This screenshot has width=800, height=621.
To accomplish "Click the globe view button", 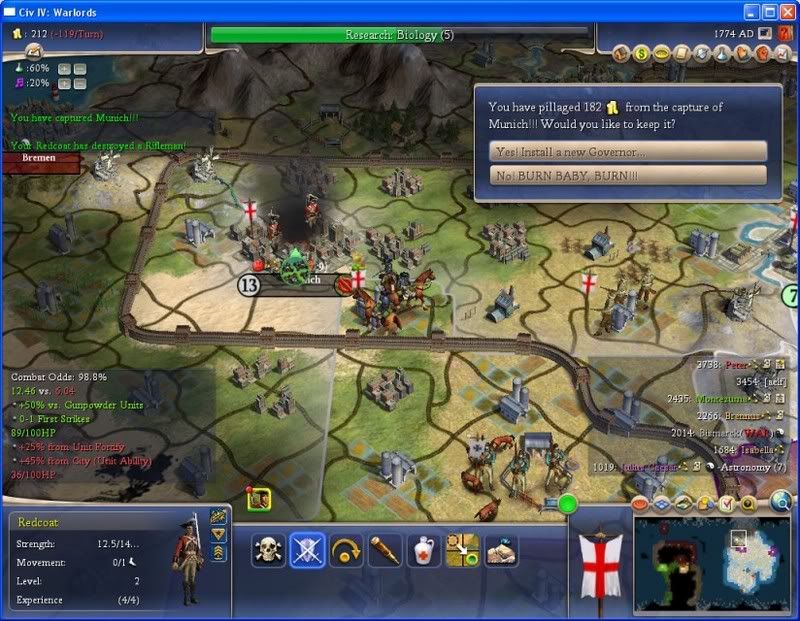I will (x=782, y=502).
